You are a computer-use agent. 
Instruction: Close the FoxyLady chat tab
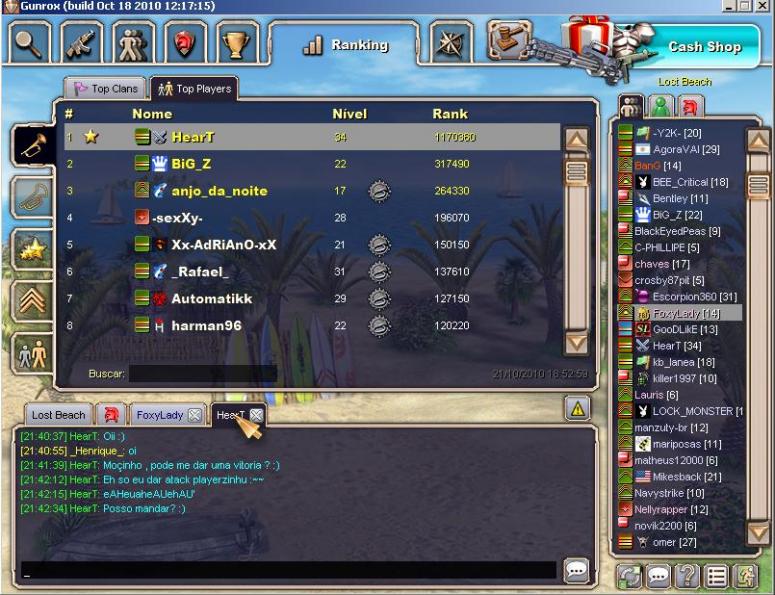click(194, 415)
